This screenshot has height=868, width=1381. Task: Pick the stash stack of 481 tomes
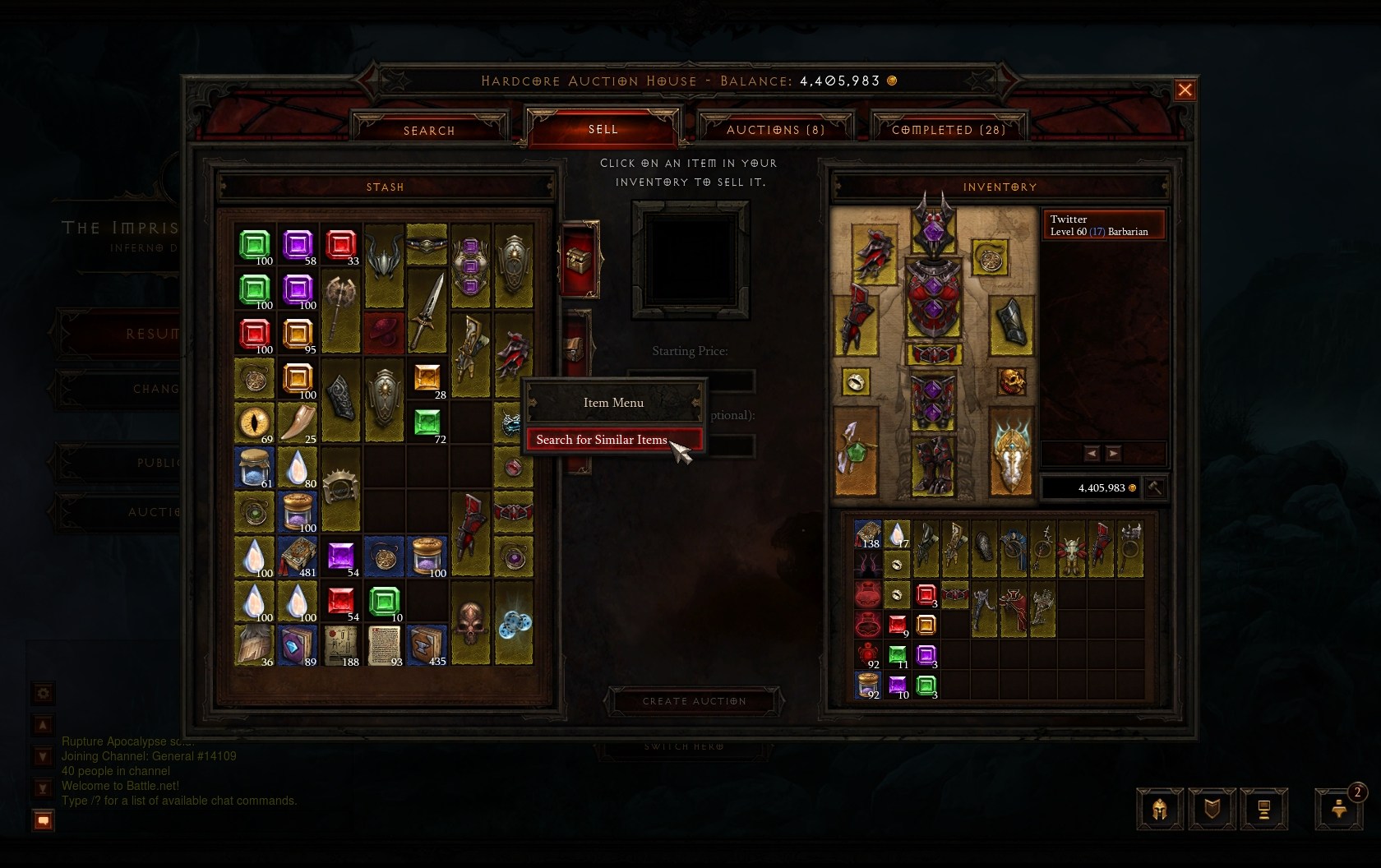(x=297, y=556)
